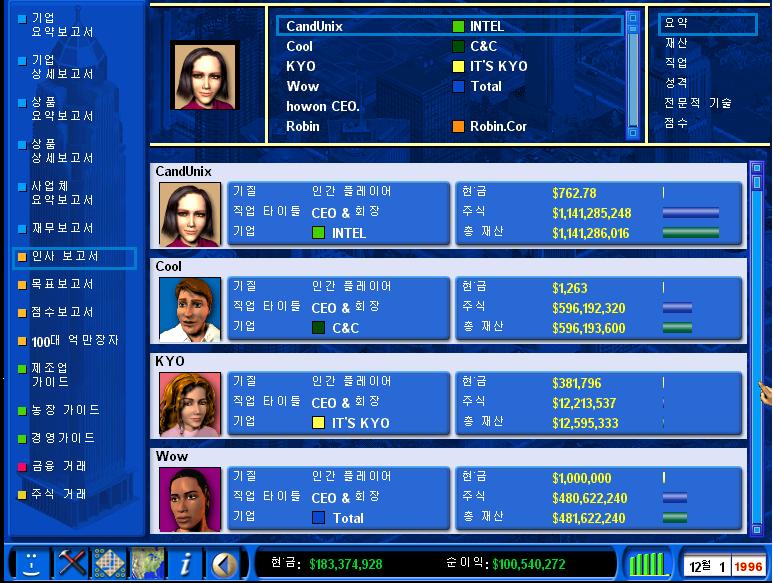Open 목표보고서 goal report

[62, 284]
